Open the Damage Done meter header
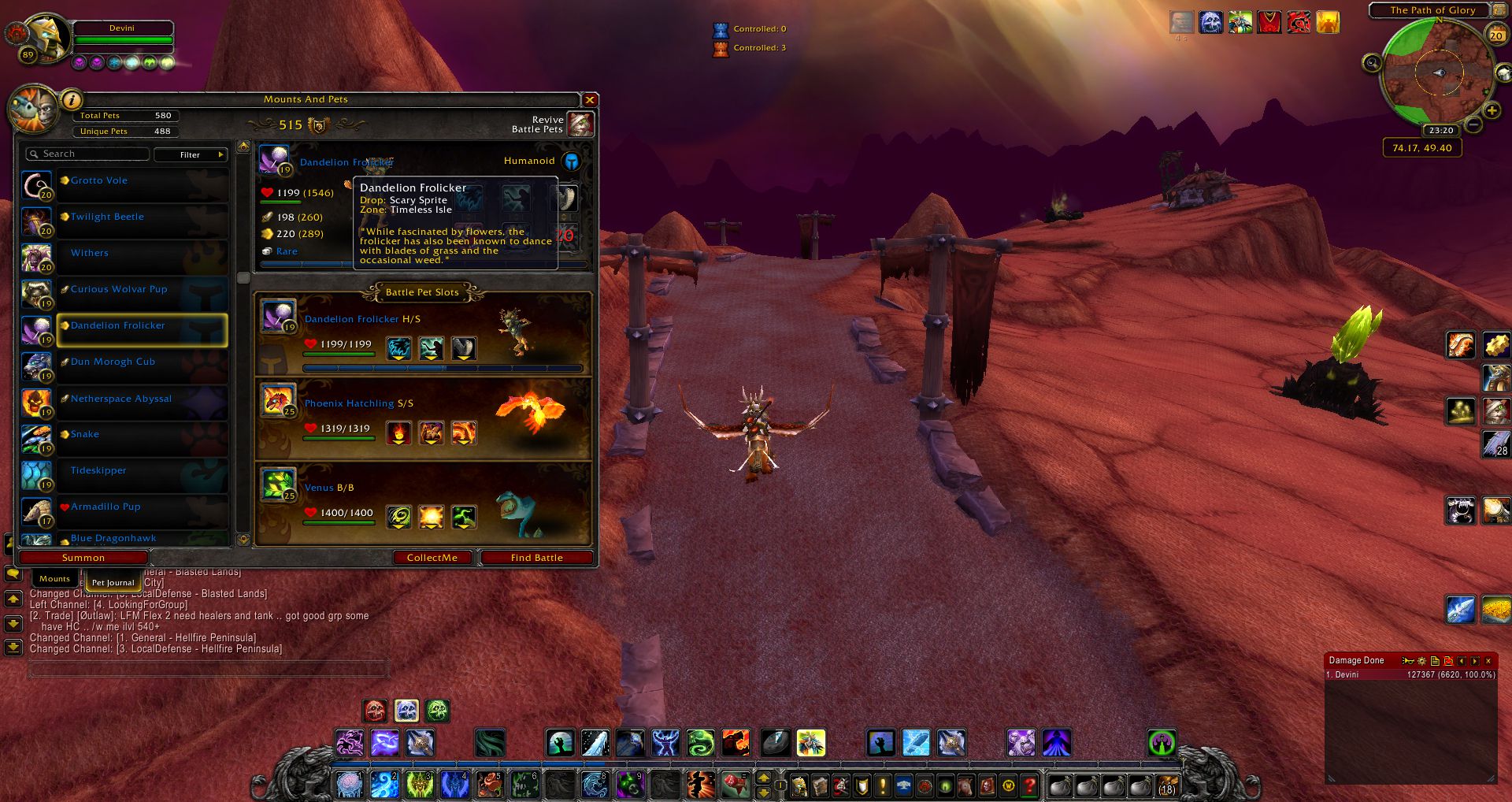Image resolution: width=1512 pixels, height=802 pixels. 1357,661
